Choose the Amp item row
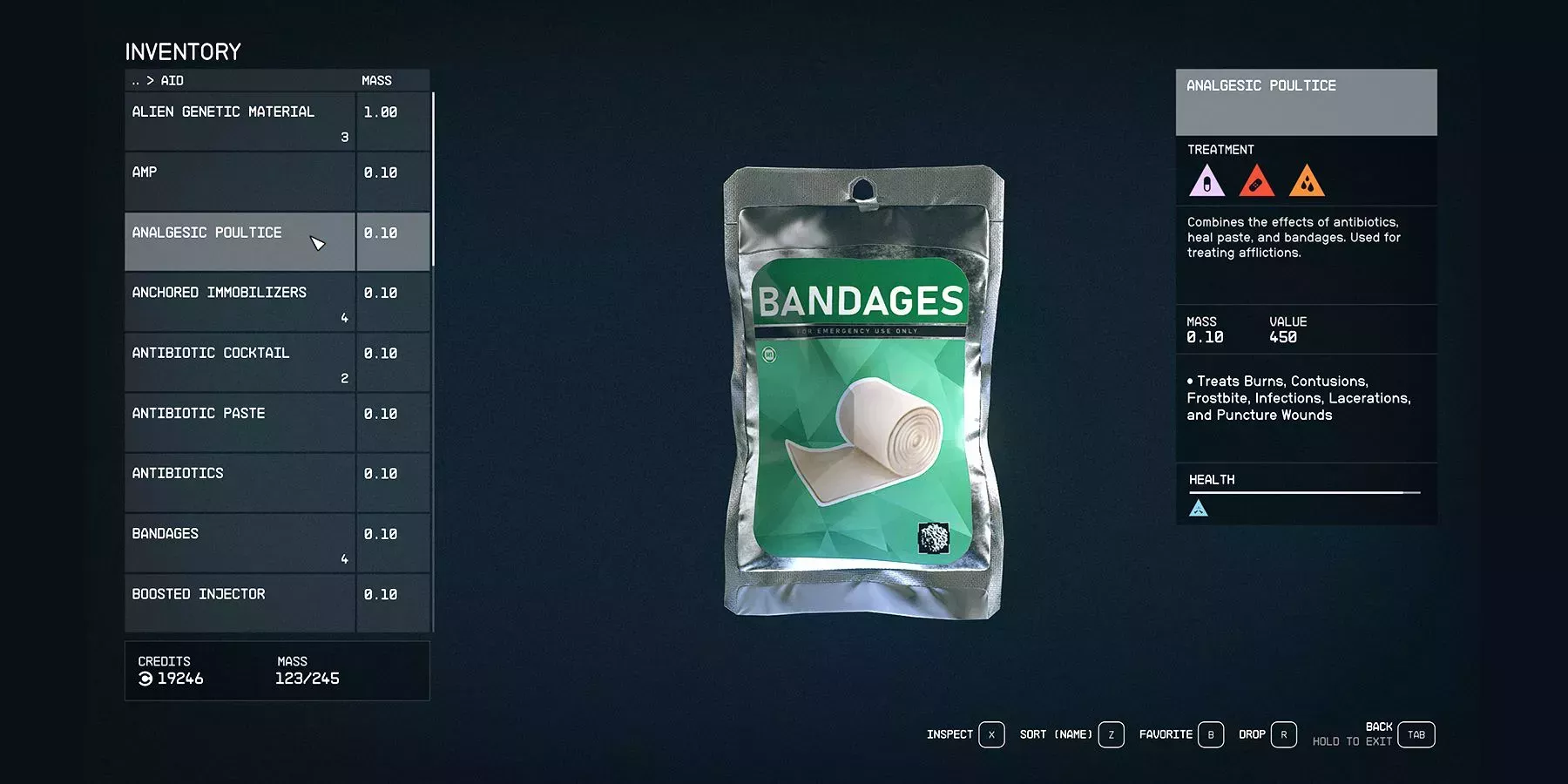The height and width of the screenshot is (784, 1568). coord(240,181)
